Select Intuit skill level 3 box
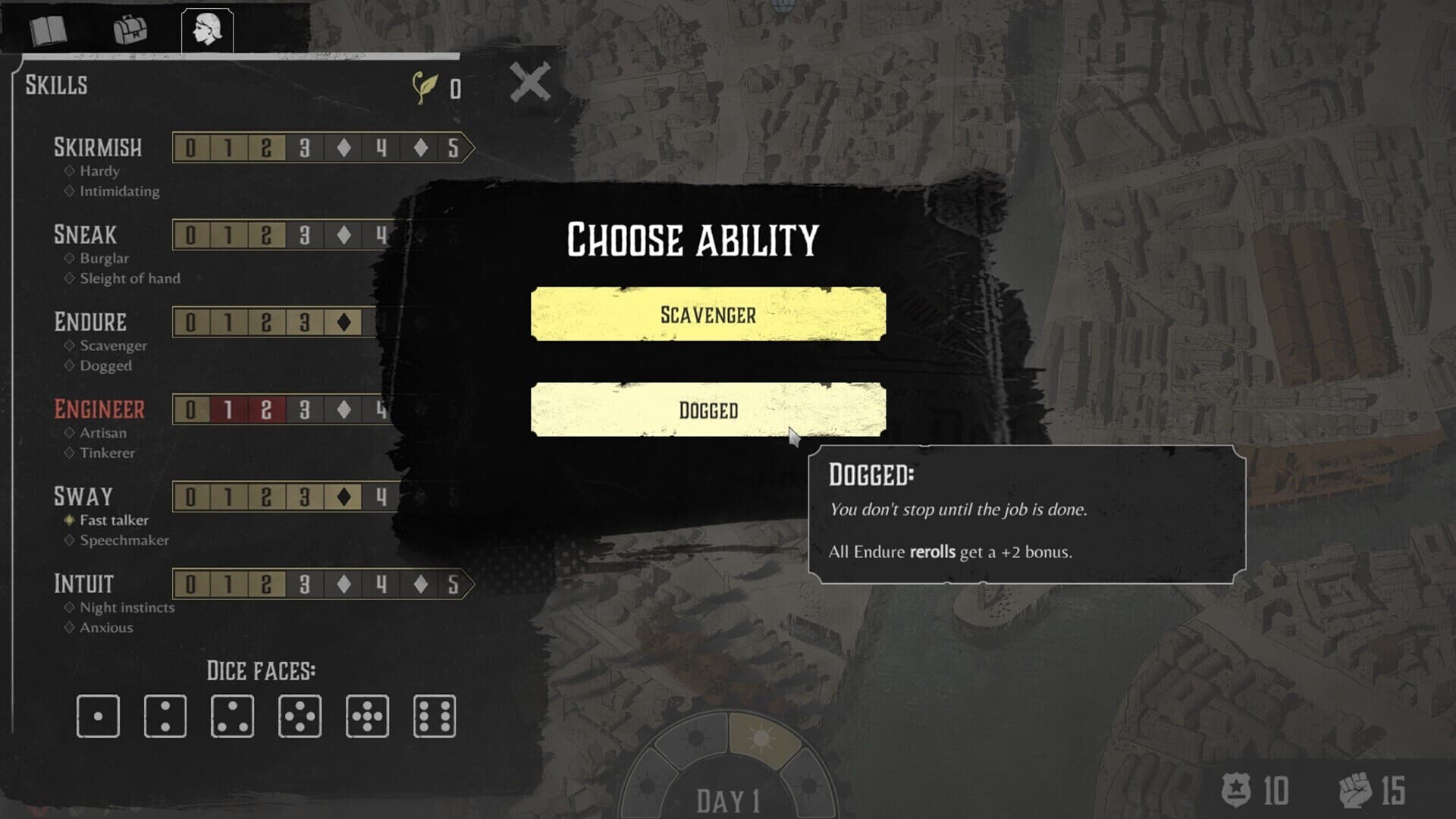1456x819 pixels. pos(304,584)
